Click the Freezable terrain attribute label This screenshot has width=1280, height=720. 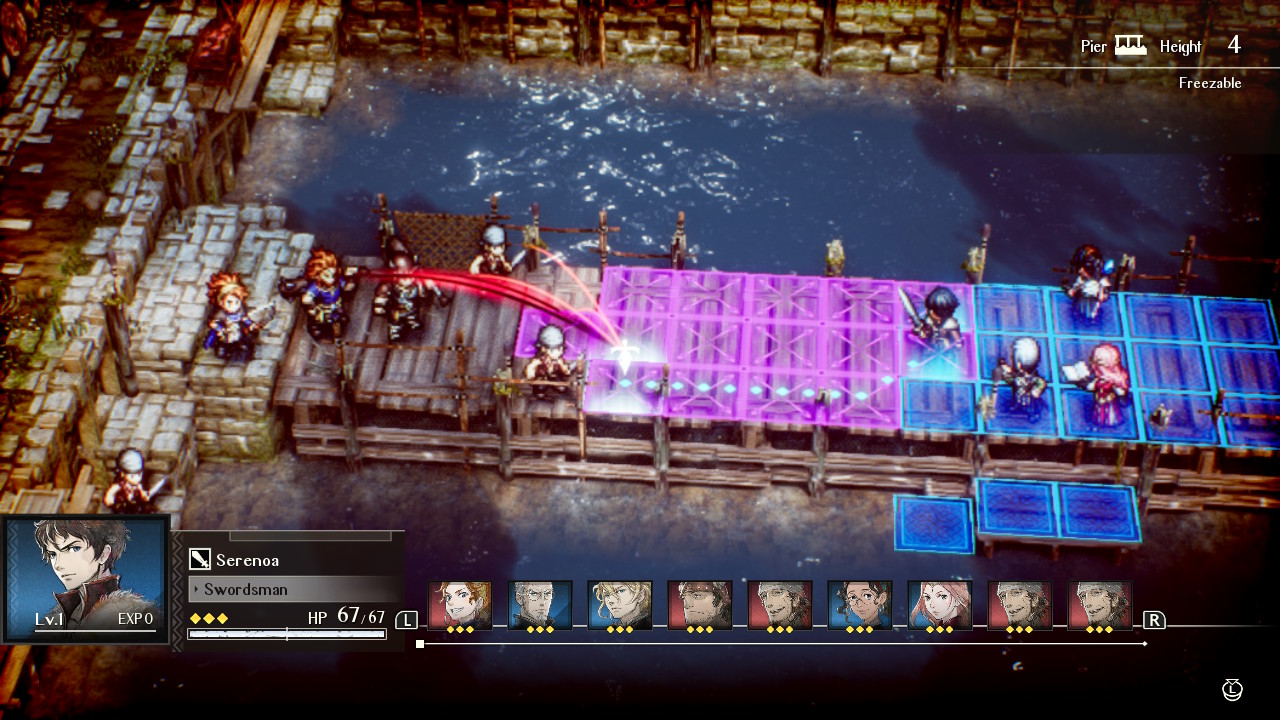1212,83
